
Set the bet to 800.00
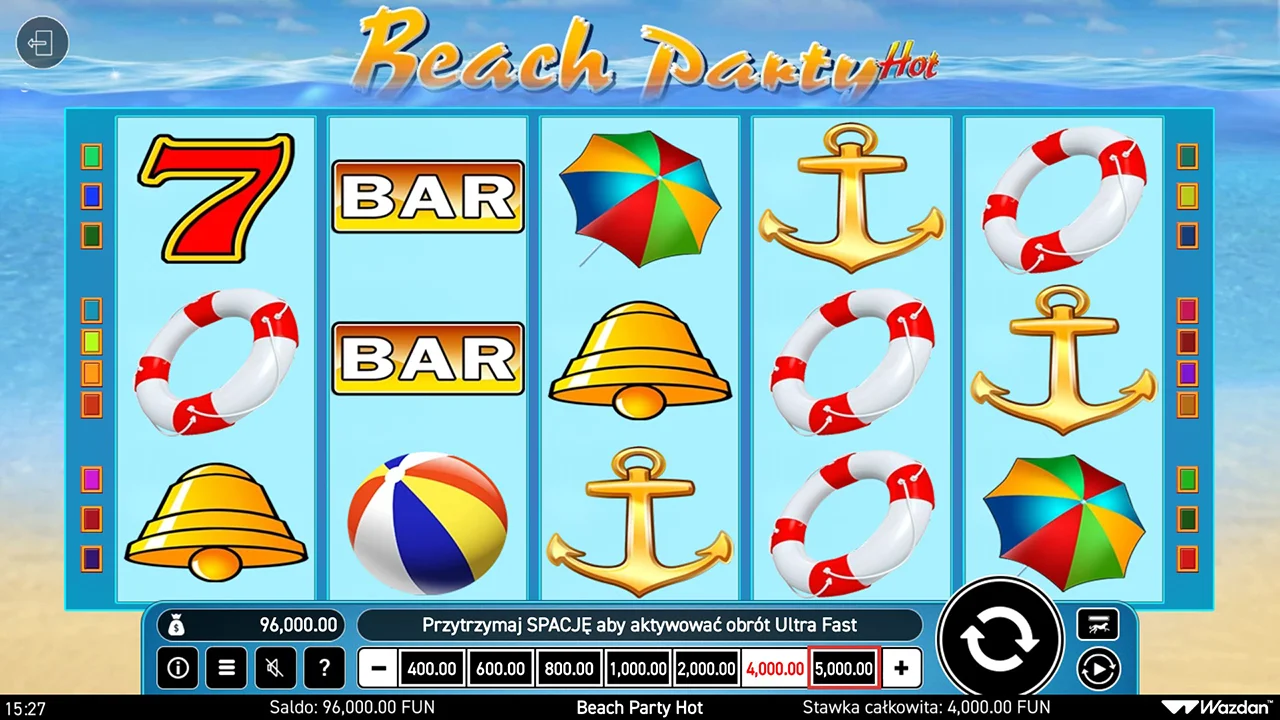pyautogui.click(x=569, y=668)
